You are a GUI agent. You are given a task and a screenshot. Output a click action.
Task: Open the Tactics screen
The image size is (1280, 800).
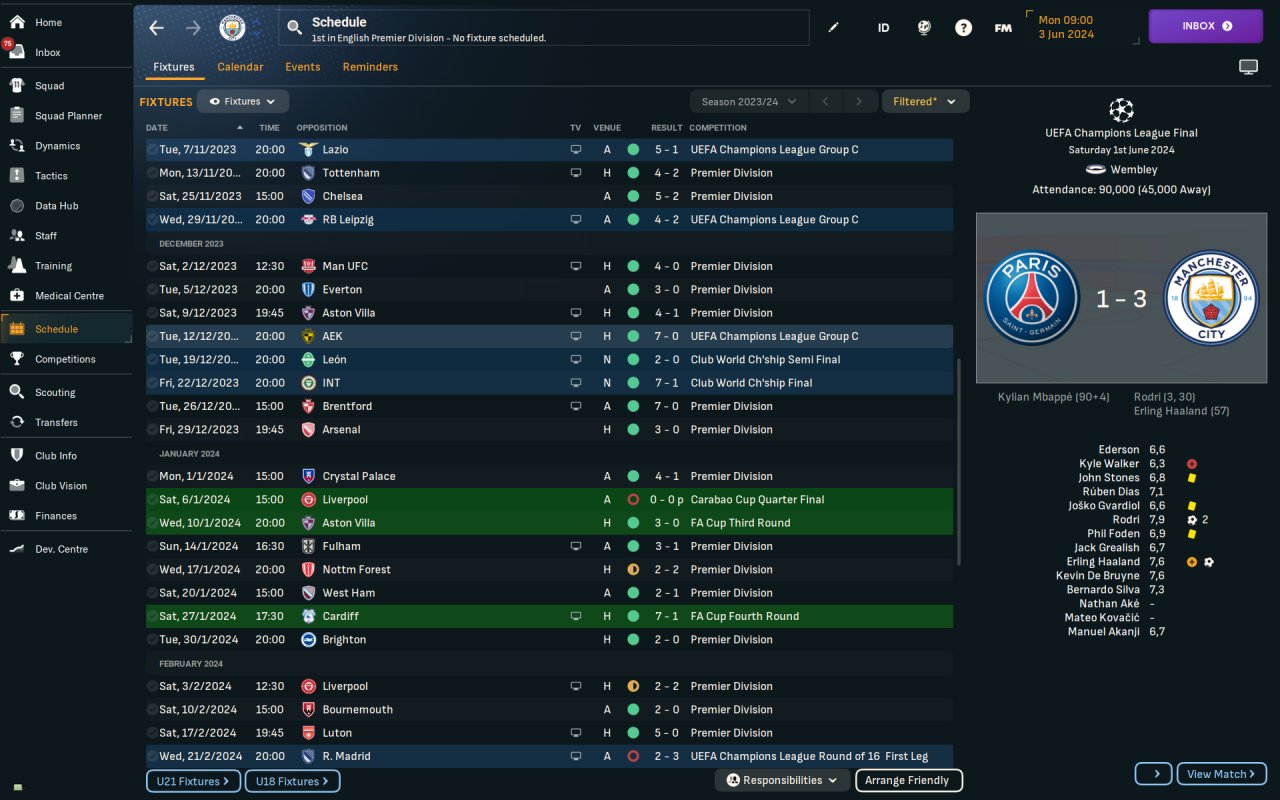click(51, 176)
